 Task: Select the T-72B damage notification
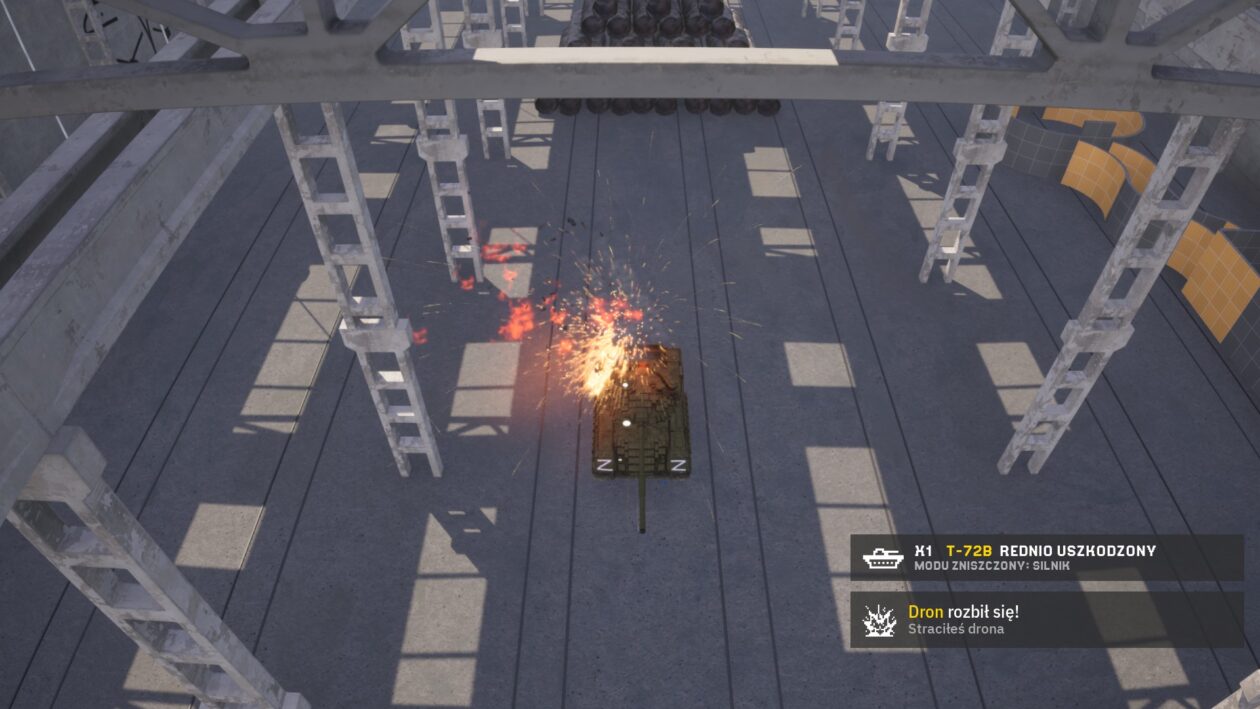1046,557
